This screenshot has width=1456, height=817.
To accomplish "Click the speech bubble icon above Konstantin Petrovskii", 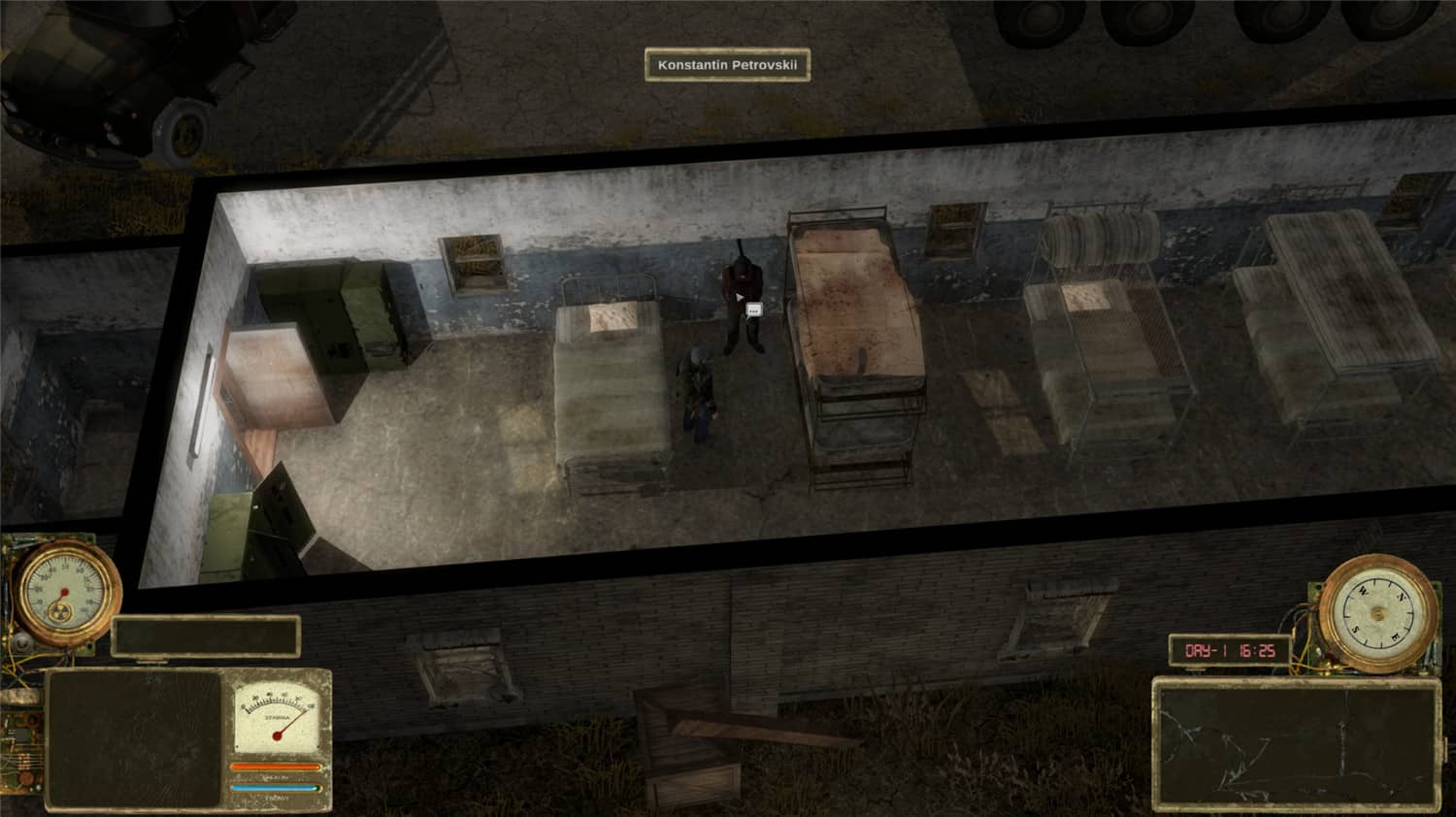I will 752,310.
